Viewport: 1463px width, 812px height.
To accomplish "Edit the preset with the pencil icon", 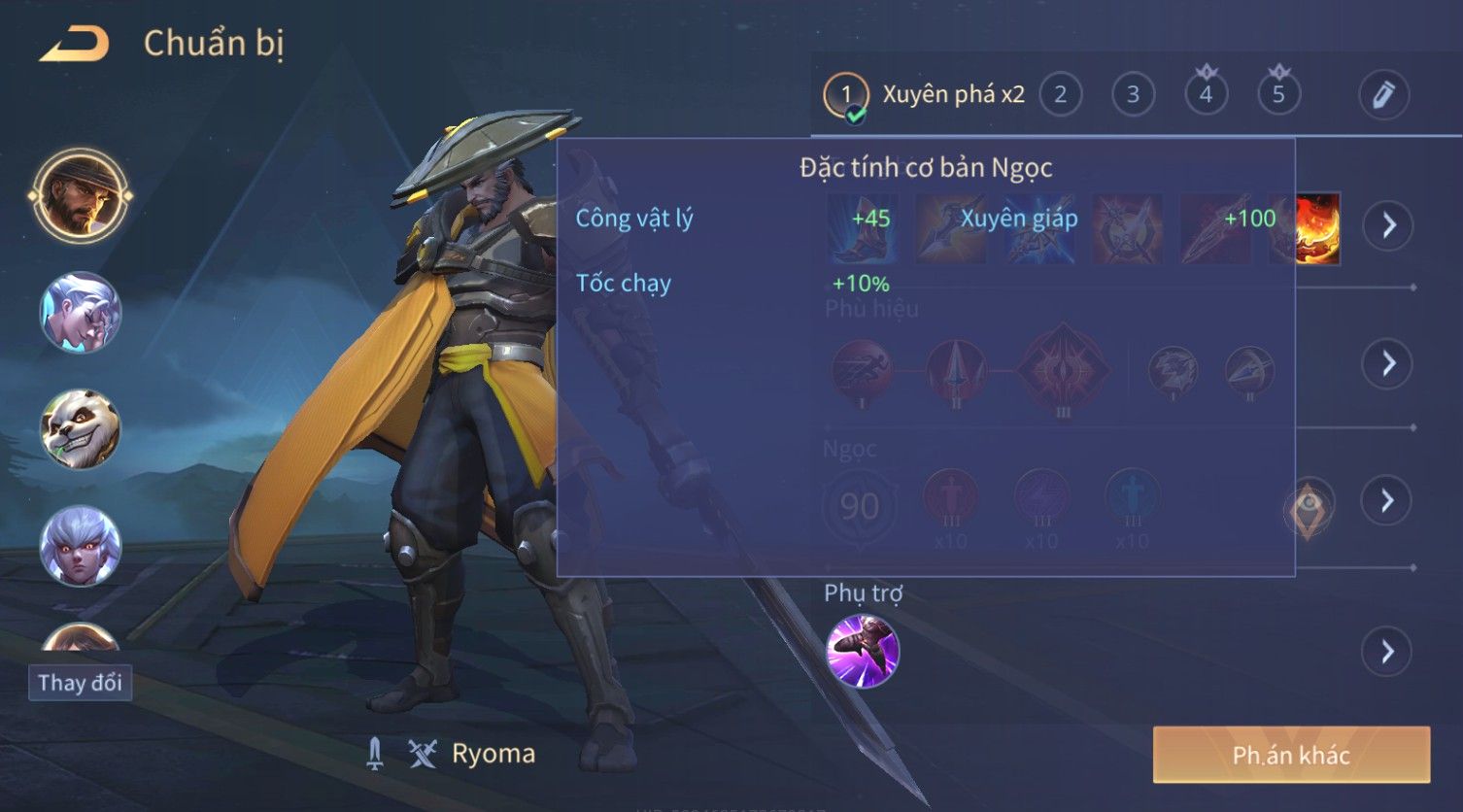I will point(1383,94).
